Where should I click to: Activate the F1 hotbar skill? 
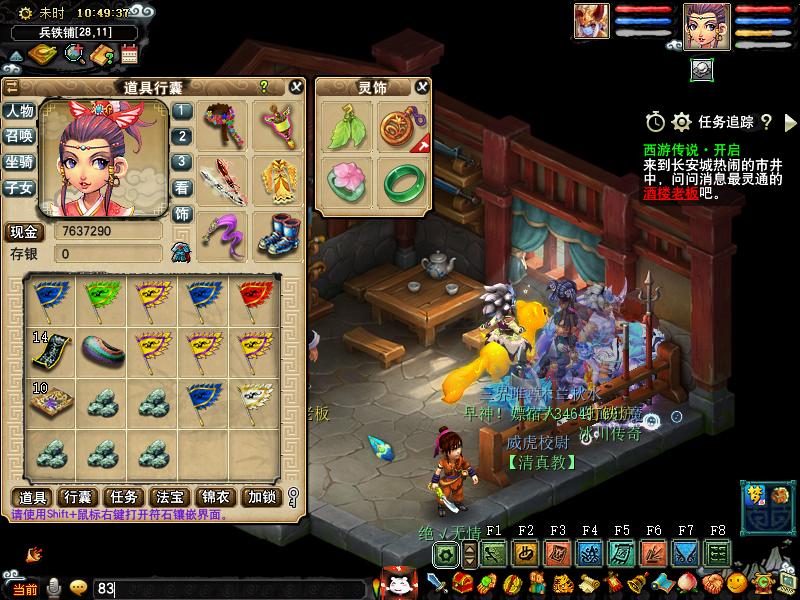(x=494, y=553)
